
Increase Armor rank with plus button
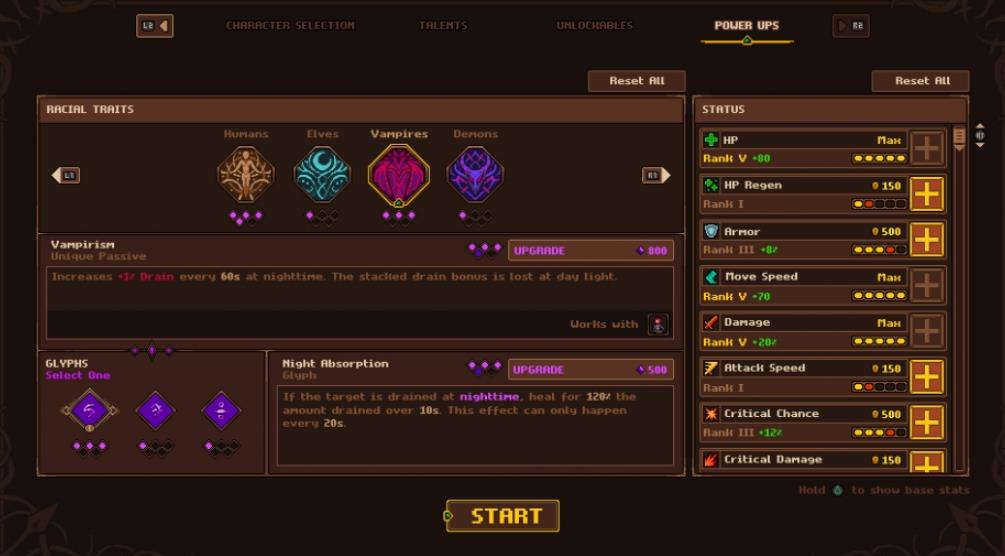927,240
